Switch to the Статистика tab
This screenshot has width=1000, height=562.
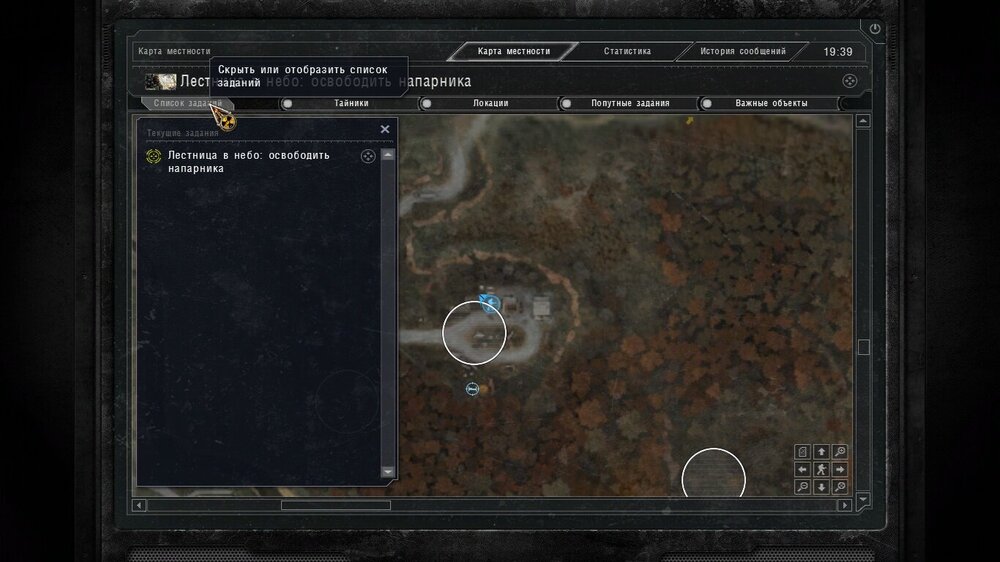click(x=627, y=51)
